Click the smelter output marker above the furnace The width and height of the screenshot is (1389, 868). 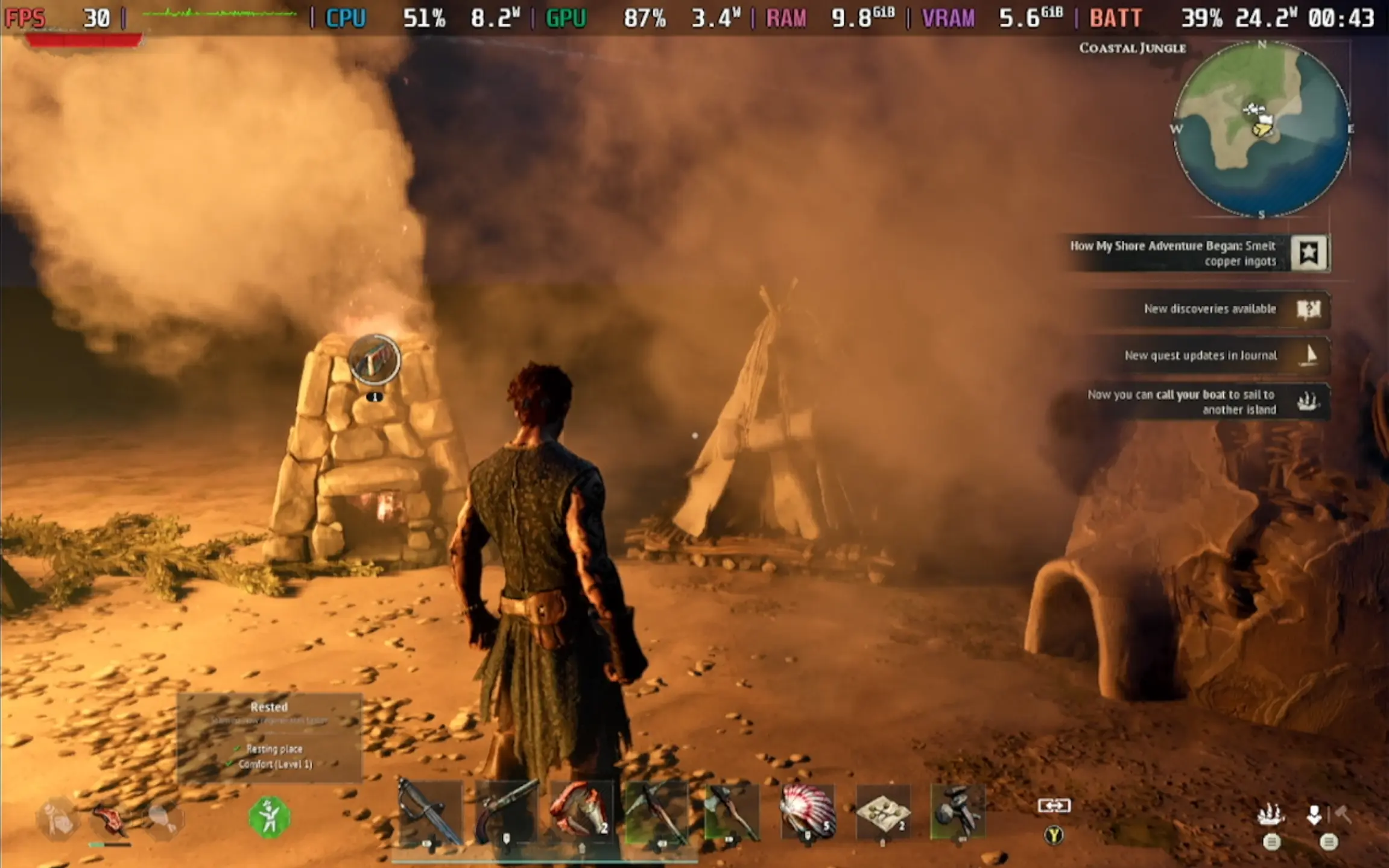tap(375, 360)
